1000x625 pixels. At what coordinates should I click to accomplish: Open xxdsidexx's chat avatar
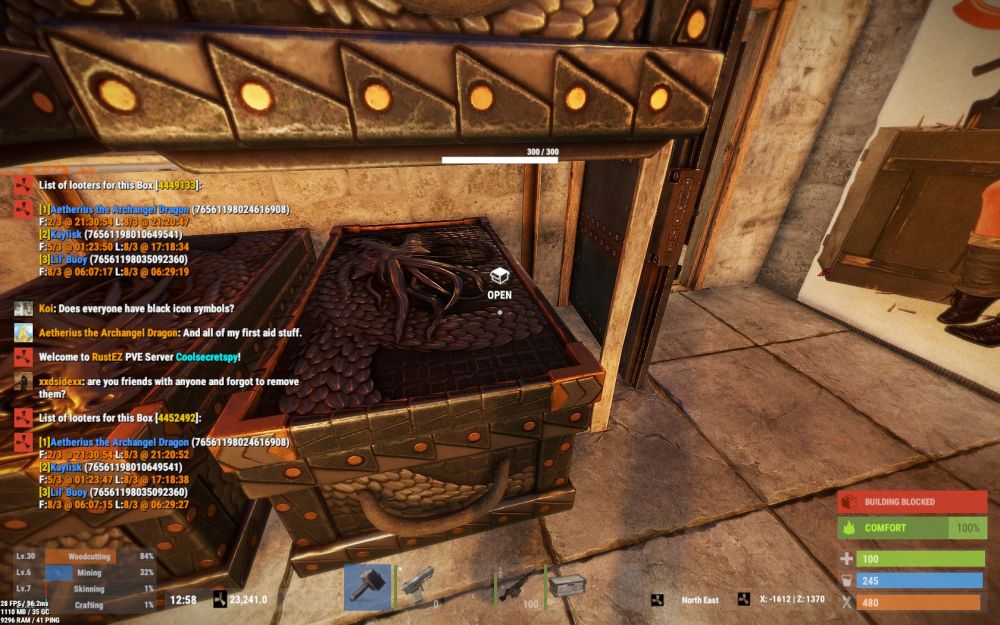pyautogui.click(x=24, y=381)
